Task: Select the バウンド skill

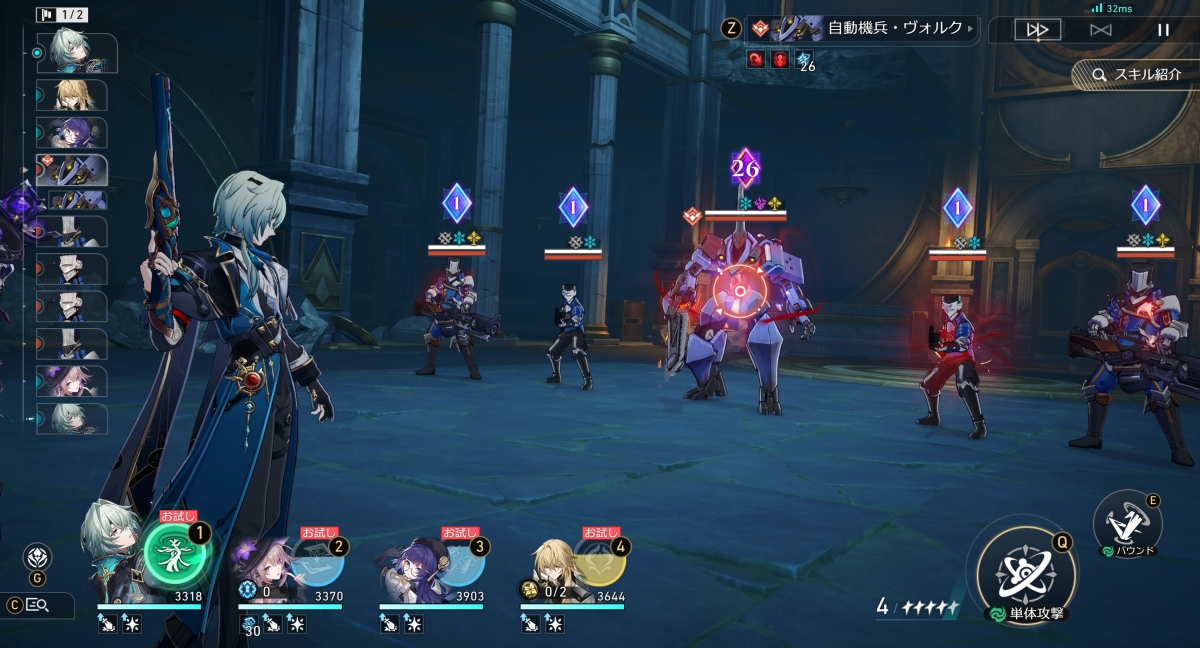Action: [1127, 522]
